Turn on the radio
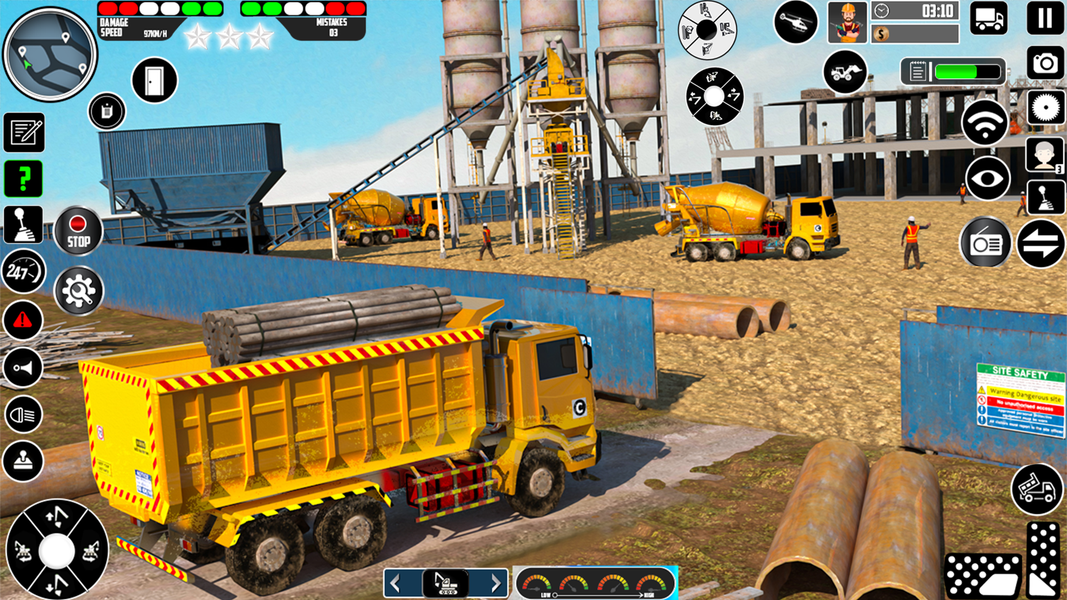 pos(985,242)
